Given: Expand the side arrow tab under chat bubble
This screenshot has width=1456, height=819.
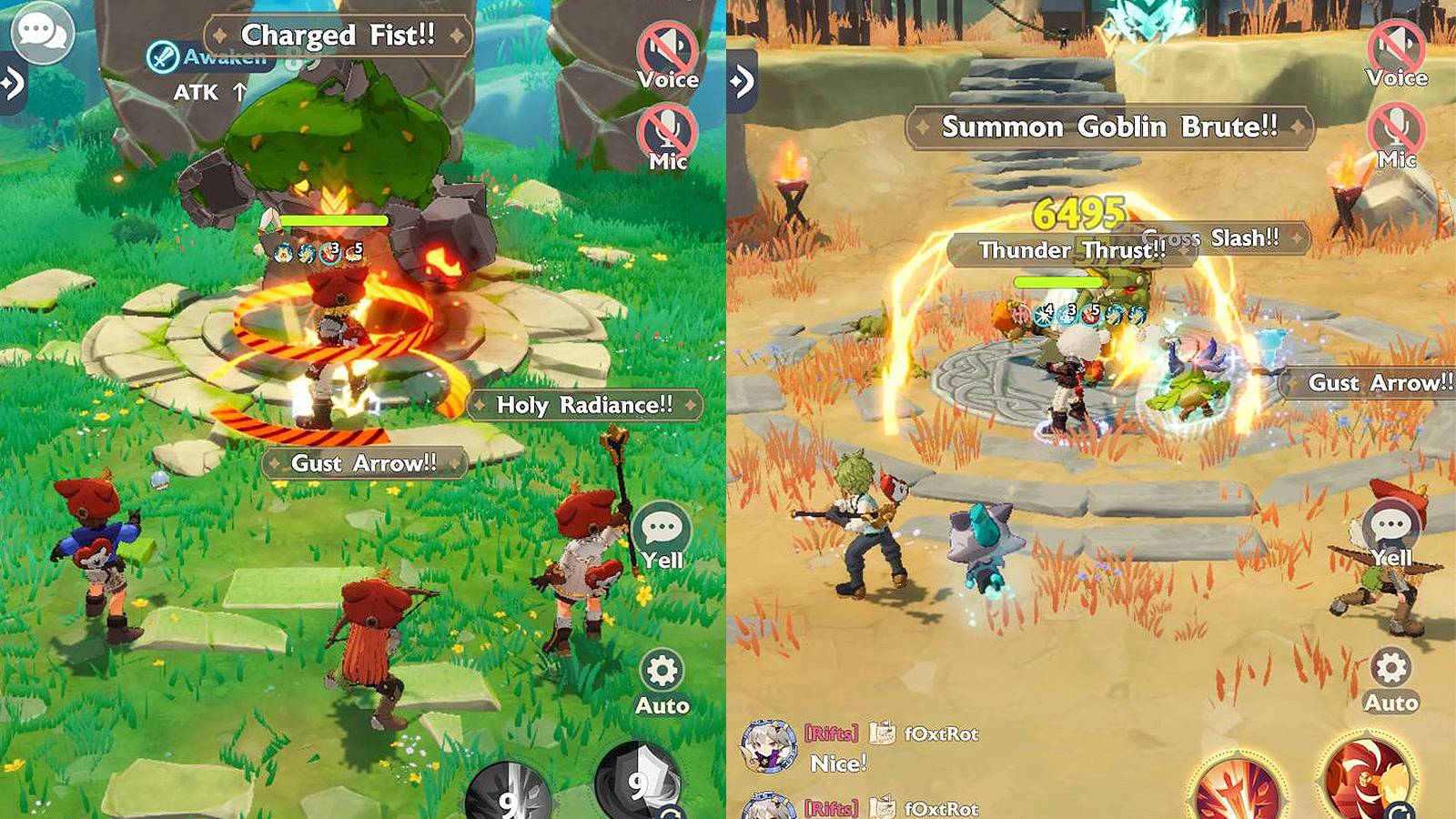Looking at the screenshot, I should pyautogui.click(x=13, y=84).
